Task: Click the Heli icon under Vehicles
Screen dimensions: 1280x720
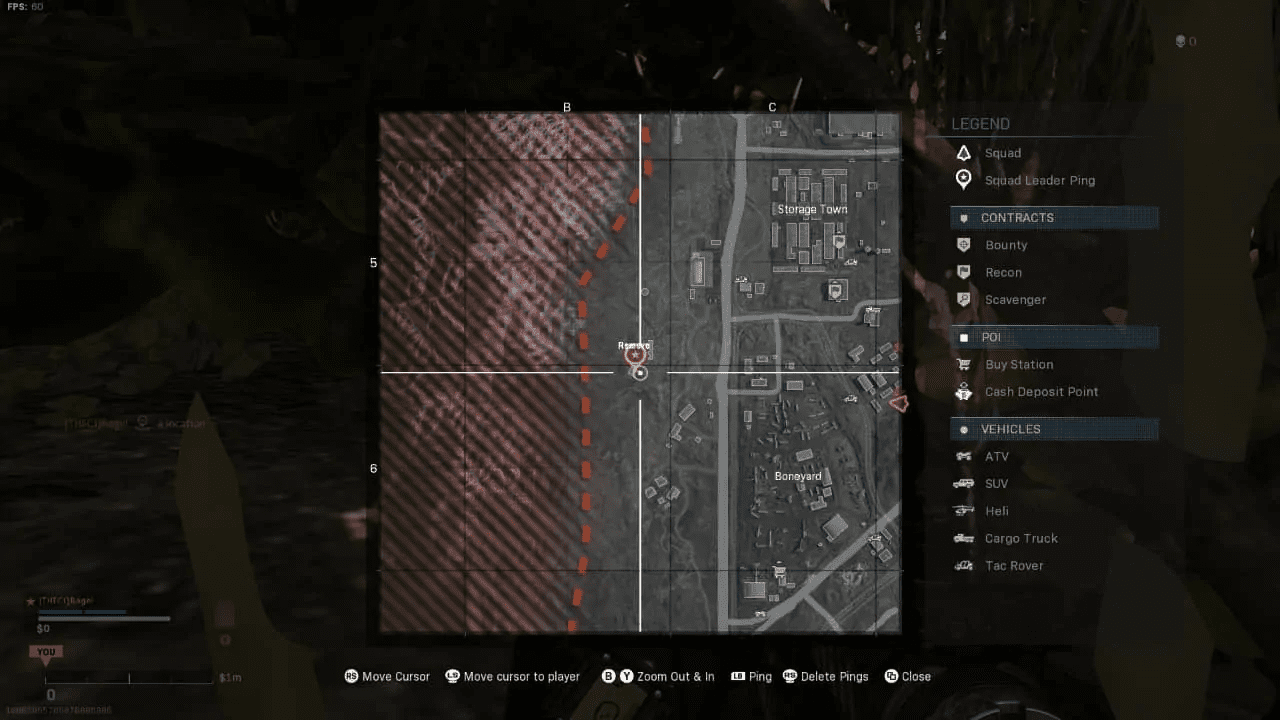Action: [963, 511]
